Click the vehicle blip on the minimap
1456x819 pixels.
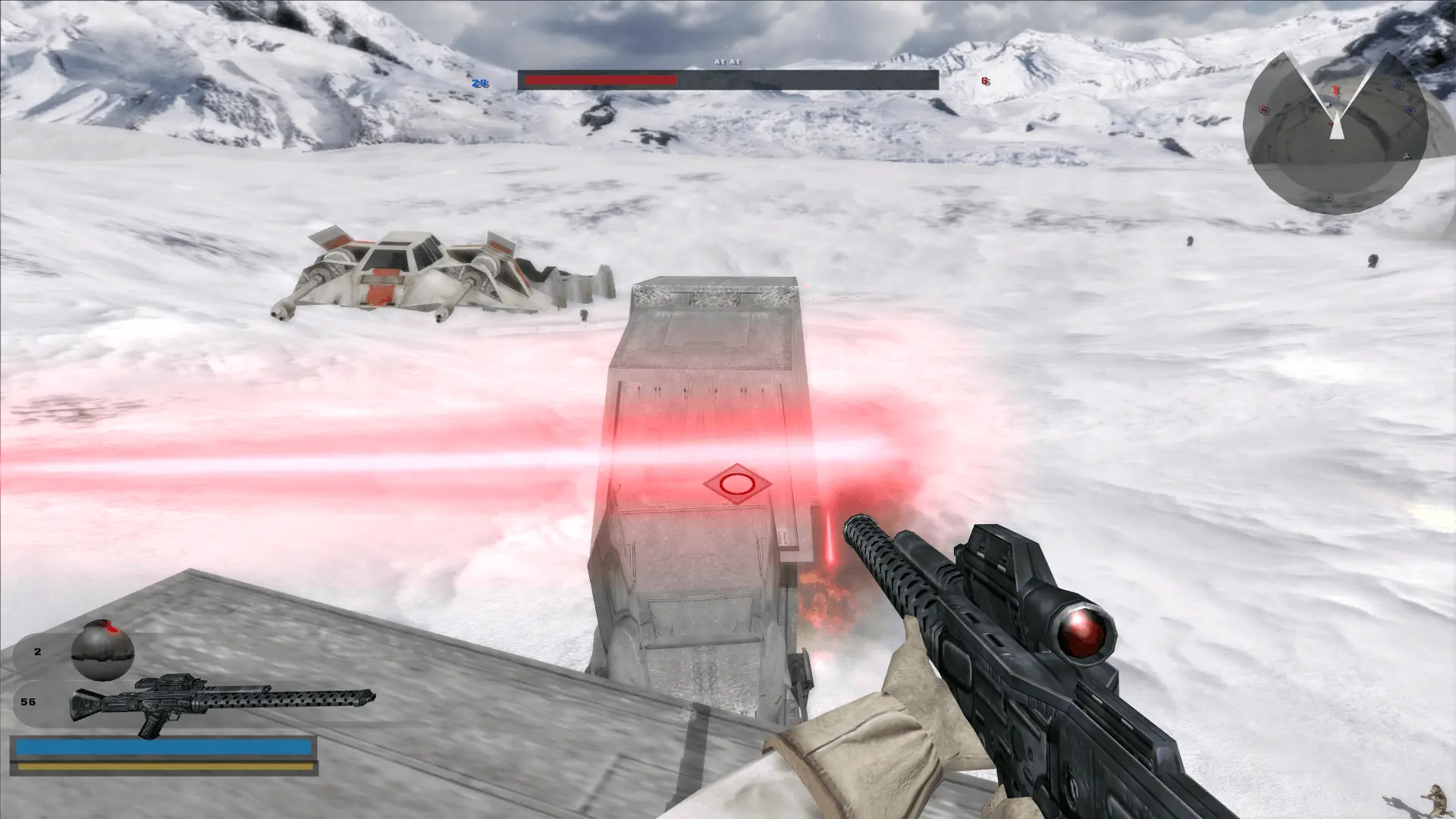tap(1406, 156)
